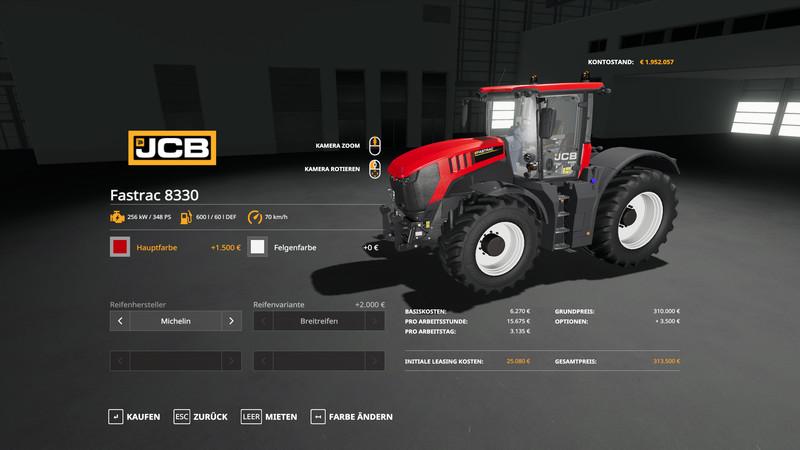This screenshot has width=800, height=450.
Task: Activate the Farbe ändern button
Action: [x=351, y=416]
